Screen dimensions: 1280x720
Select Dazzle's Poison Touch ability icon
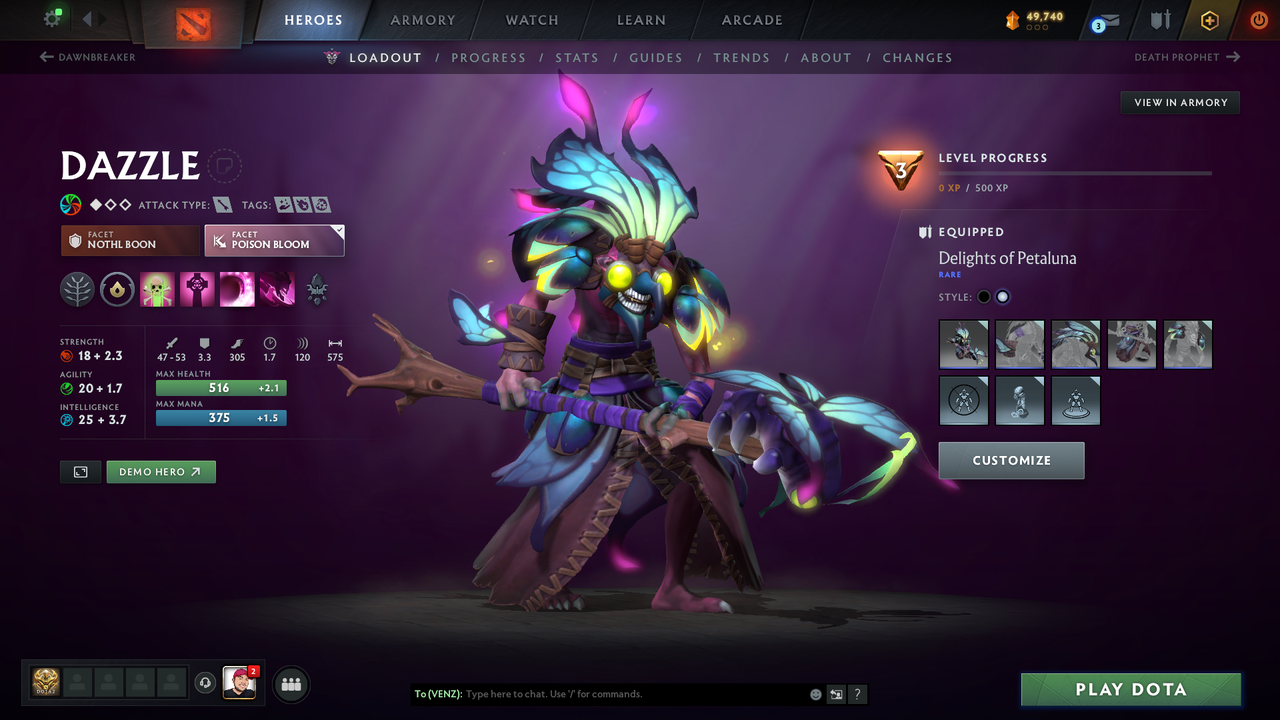[157, 289]
